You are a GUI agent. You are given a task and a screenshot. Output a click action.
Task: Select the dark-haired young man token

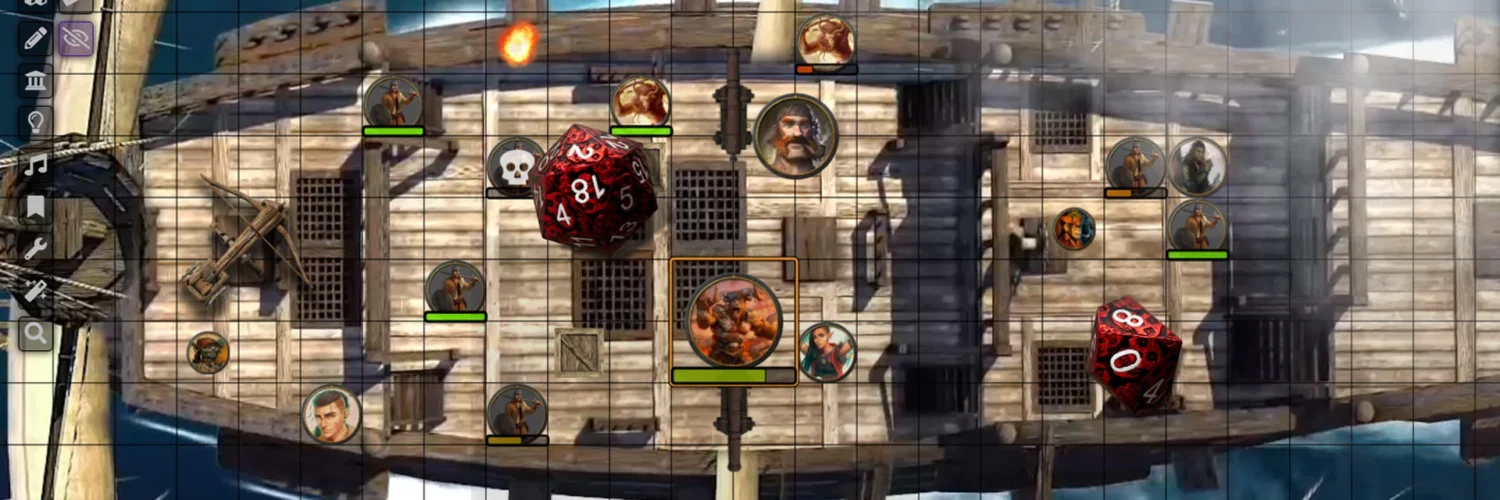pos(331,414)
